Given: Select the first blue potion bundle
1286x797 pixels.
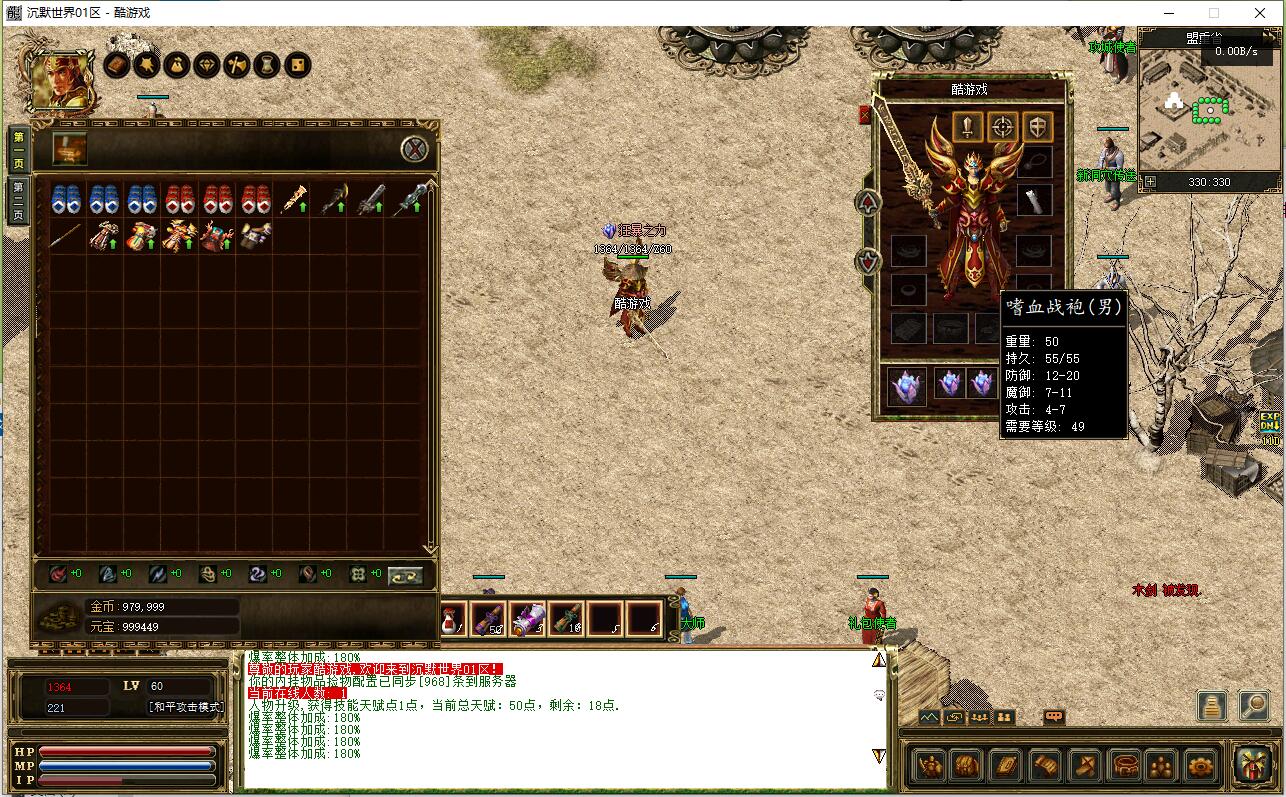Looking at the screenshot, I should pyautogui.click(x=65, y=198).
